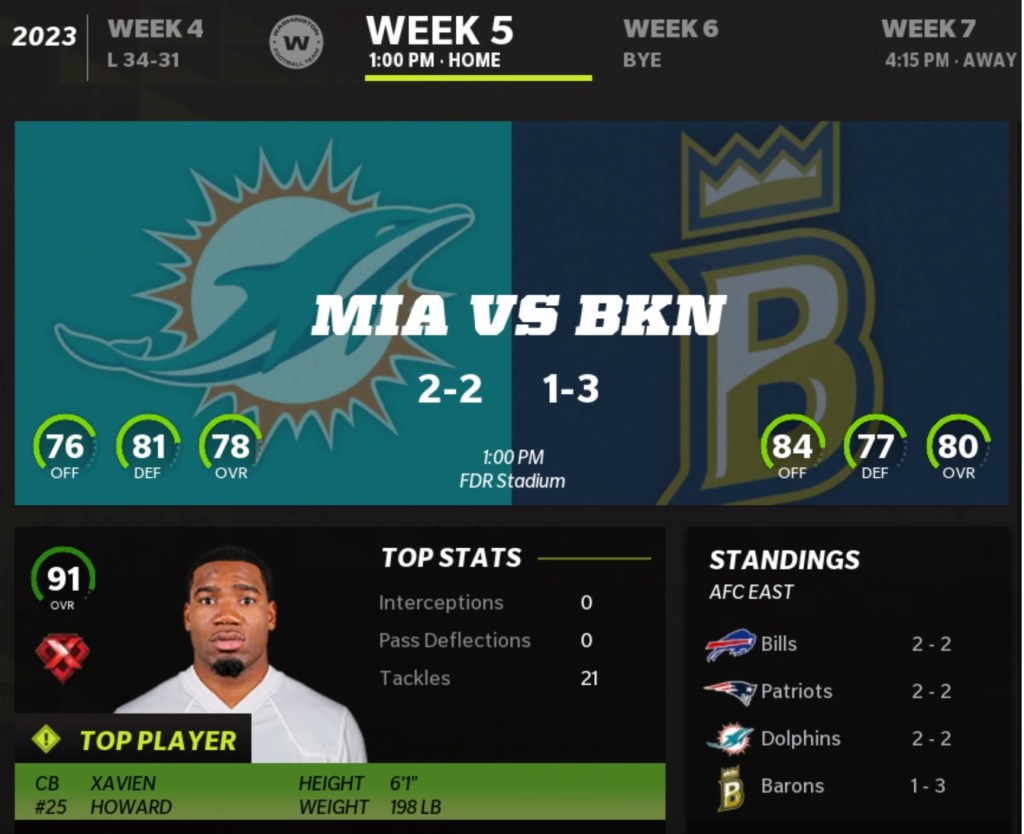The height and width of the screenshot is (834, 1024).
Task: View the Week 7 away game
Action: 948,43
